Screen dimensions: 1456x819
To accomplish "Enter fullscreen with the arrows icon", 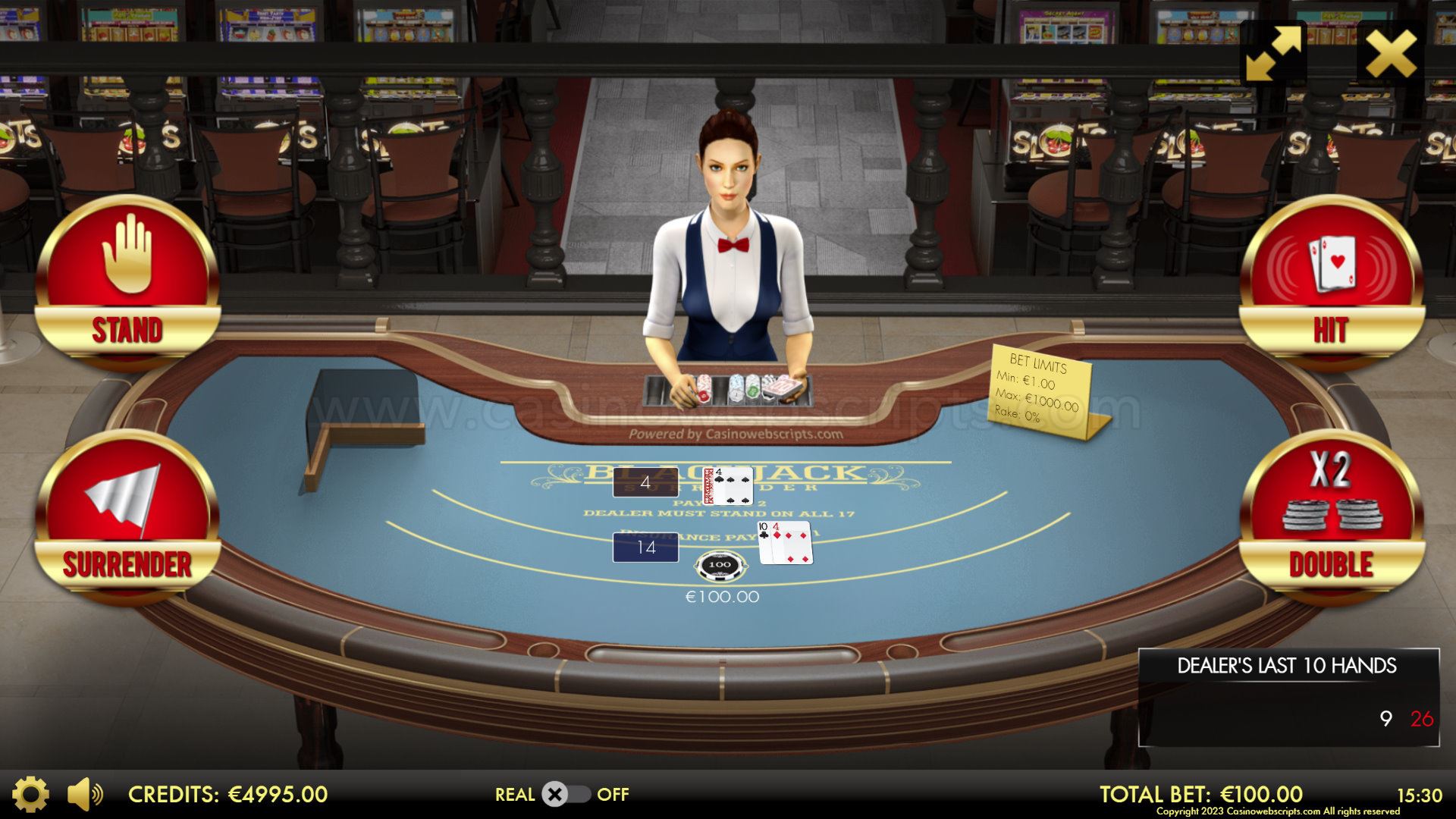I will 1274,53.
